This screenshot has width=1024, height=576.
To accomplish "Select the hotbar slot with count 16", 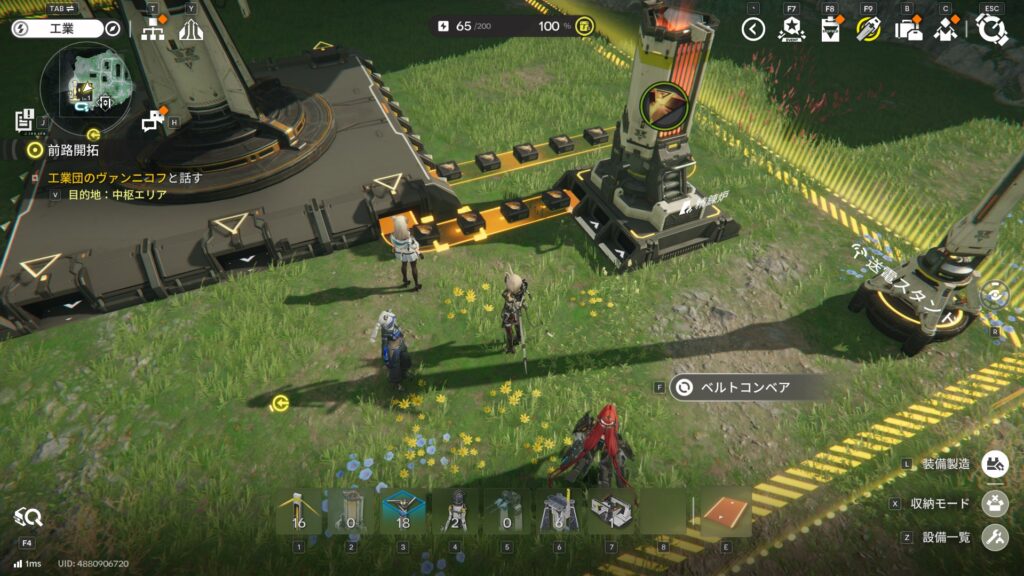I will pyautogui.click(x=298, y=512).
